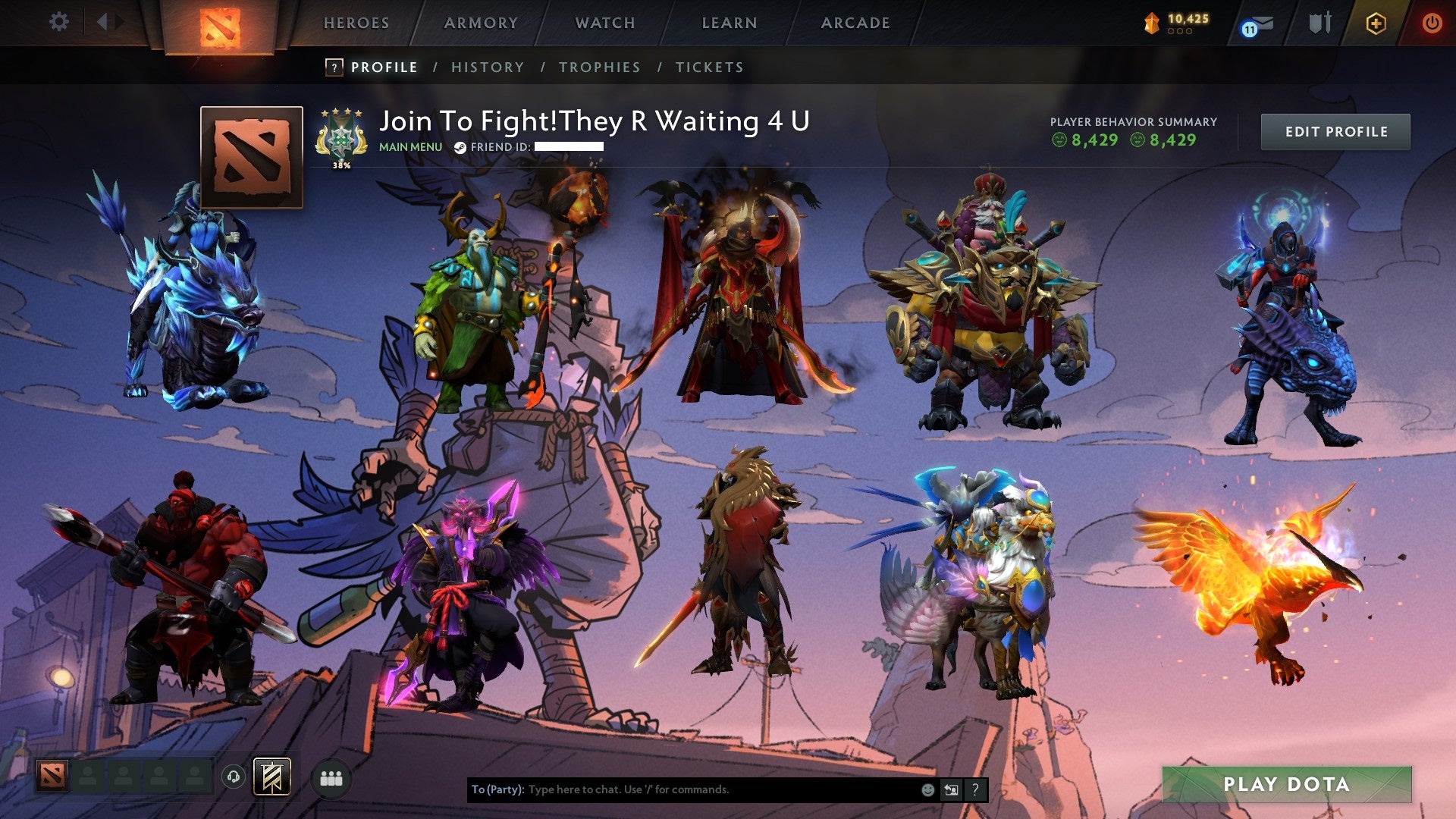The image size is (1456, 819).
Task: Switch to the HISTORY tab
Action: tap(486, 67)
